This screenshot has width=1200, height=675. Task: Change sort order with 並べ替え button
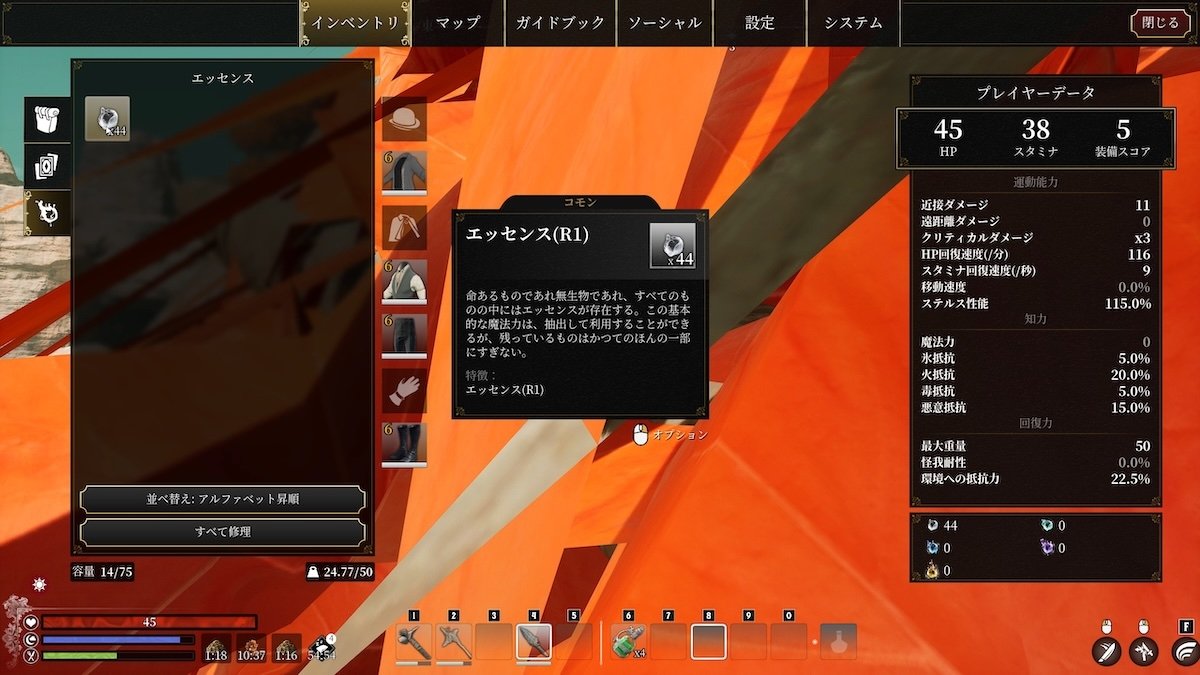point(222,499)
